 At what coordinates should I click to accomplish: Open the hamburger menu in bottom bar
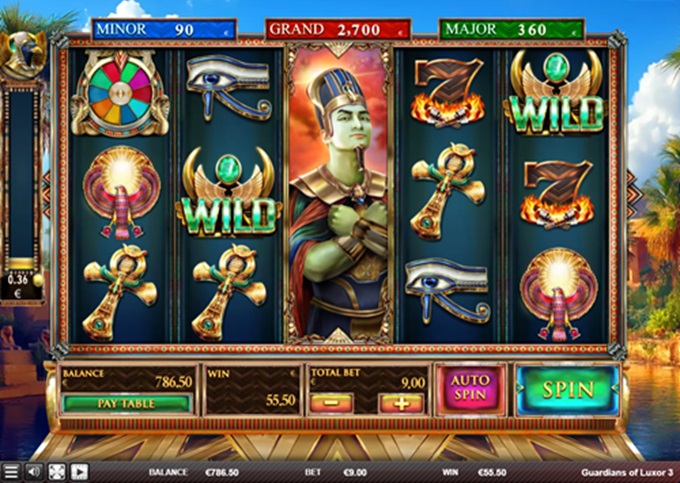pos(10,472)
